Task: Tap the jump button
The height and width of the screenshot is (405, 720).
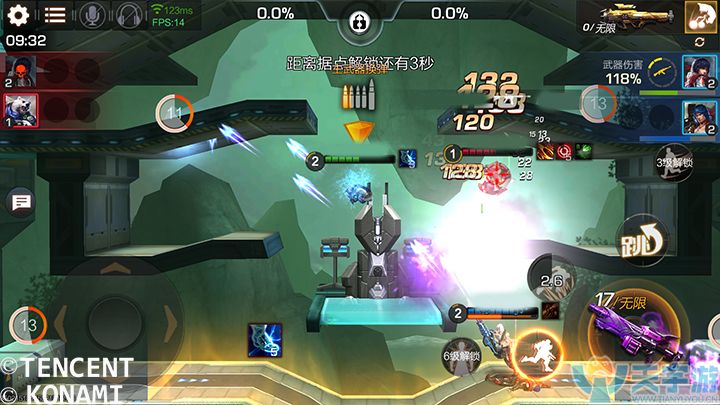Action: (x=635, y=241)
